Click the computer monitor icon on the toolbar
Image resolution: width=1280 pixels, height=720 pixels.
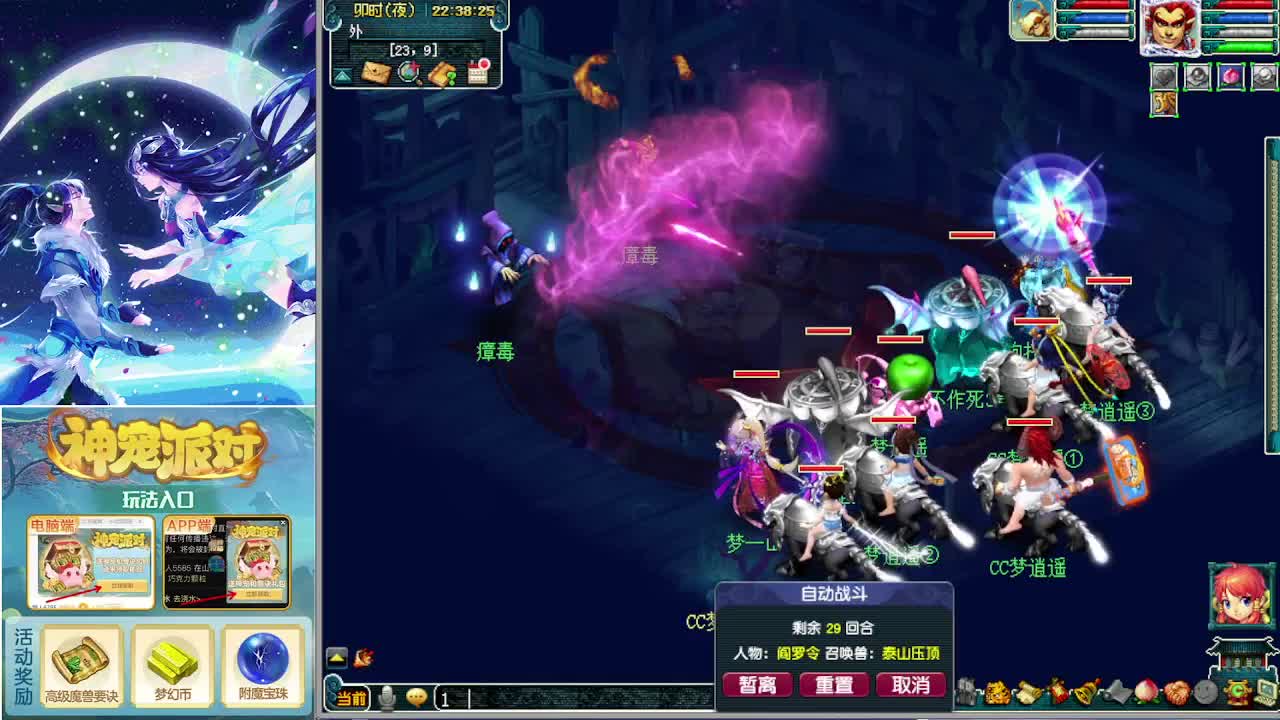coord(1265,692)
